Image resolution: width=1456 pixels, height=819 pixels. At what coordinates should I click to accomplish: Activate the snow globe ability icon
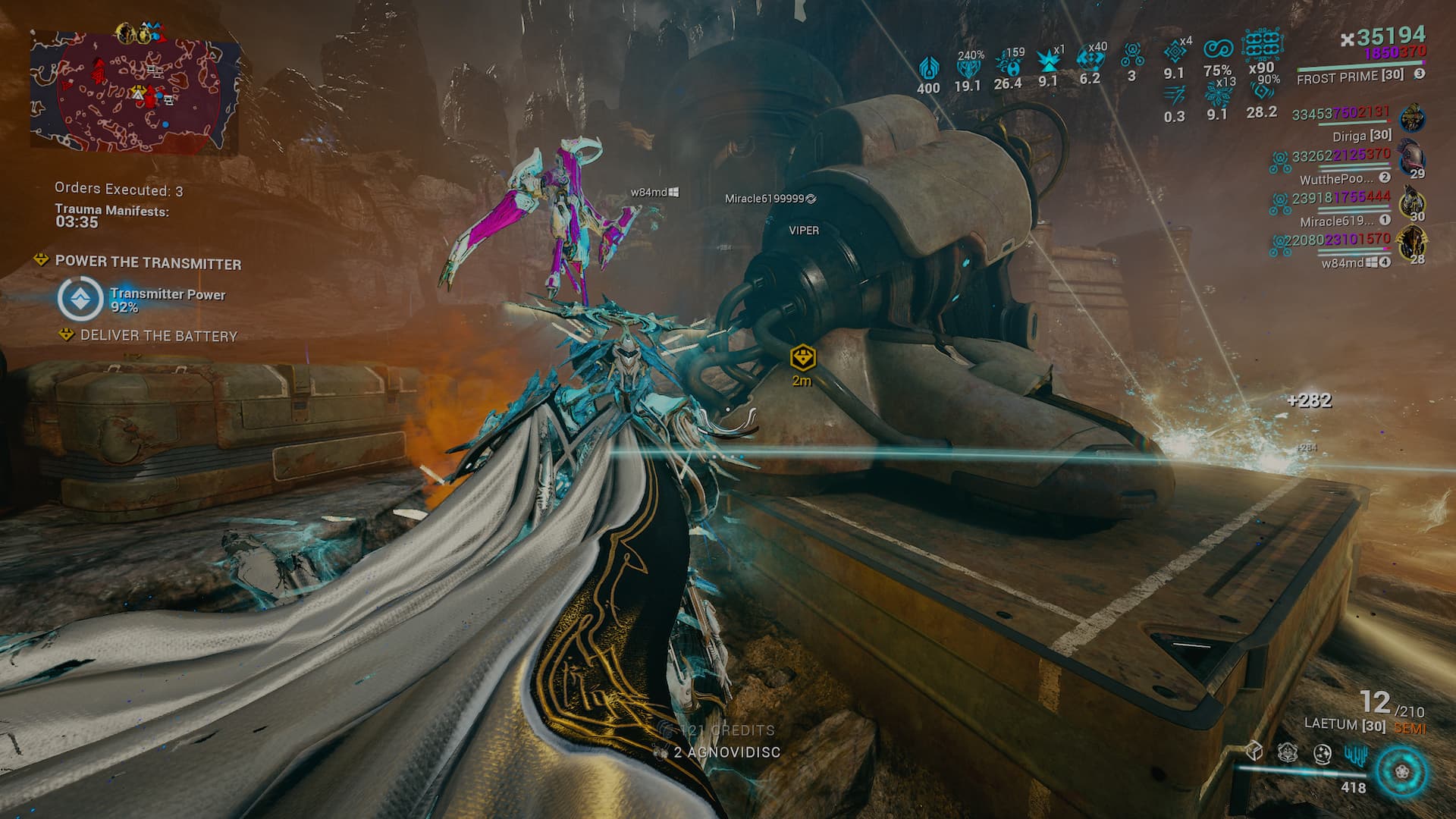pyautogui.click(x=1322, y=753)
